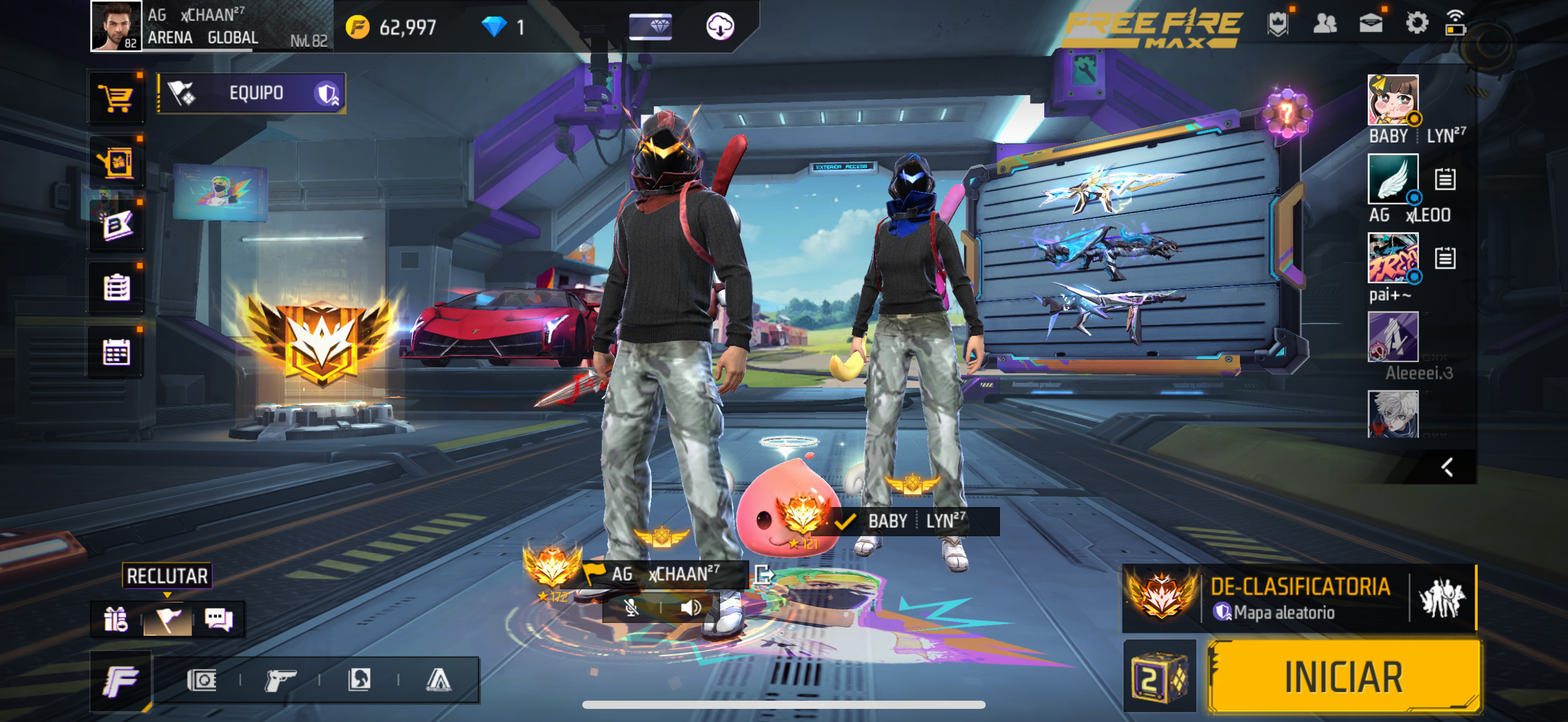Select the recruit flag button
The height and width of the screenshot is (722, 1568).
pos(167,619)
